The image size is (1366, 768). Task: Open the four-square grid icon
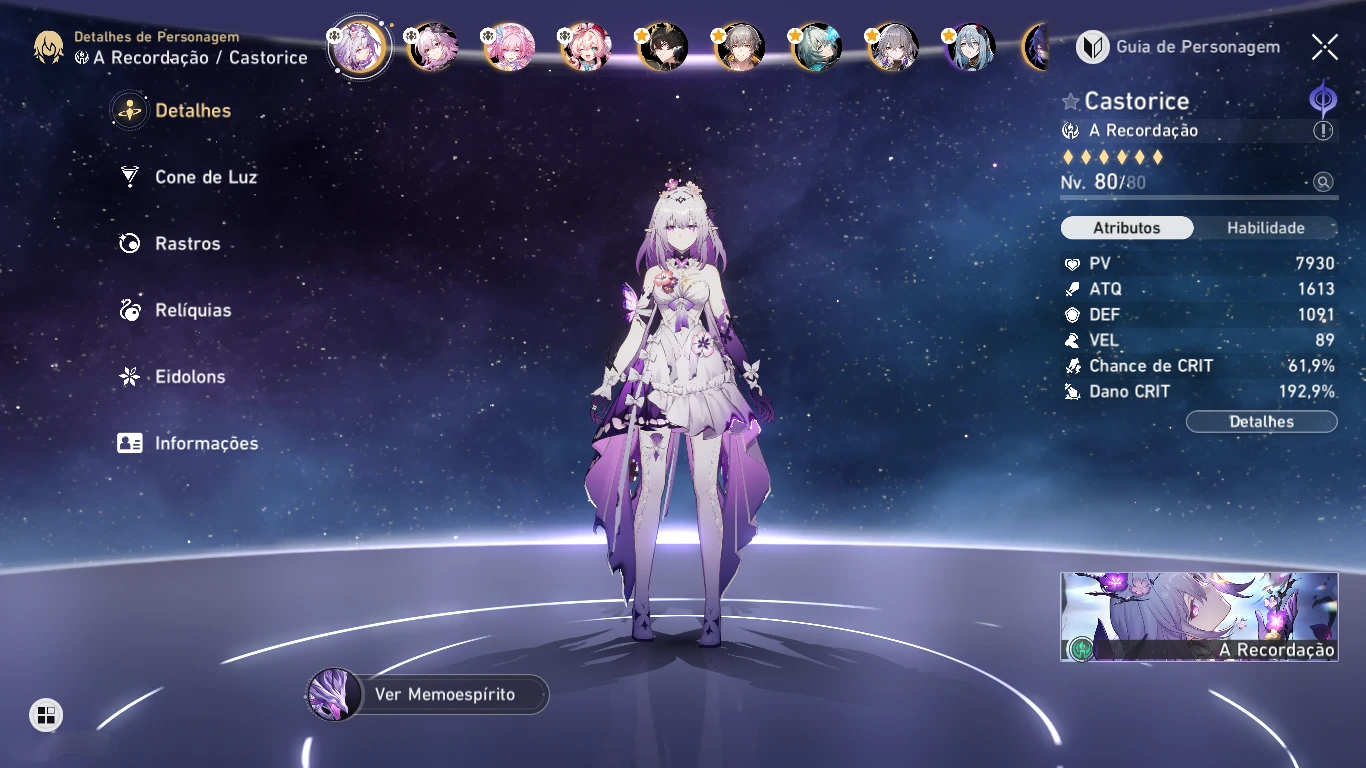pyautogui.click(x=46, y=715)
